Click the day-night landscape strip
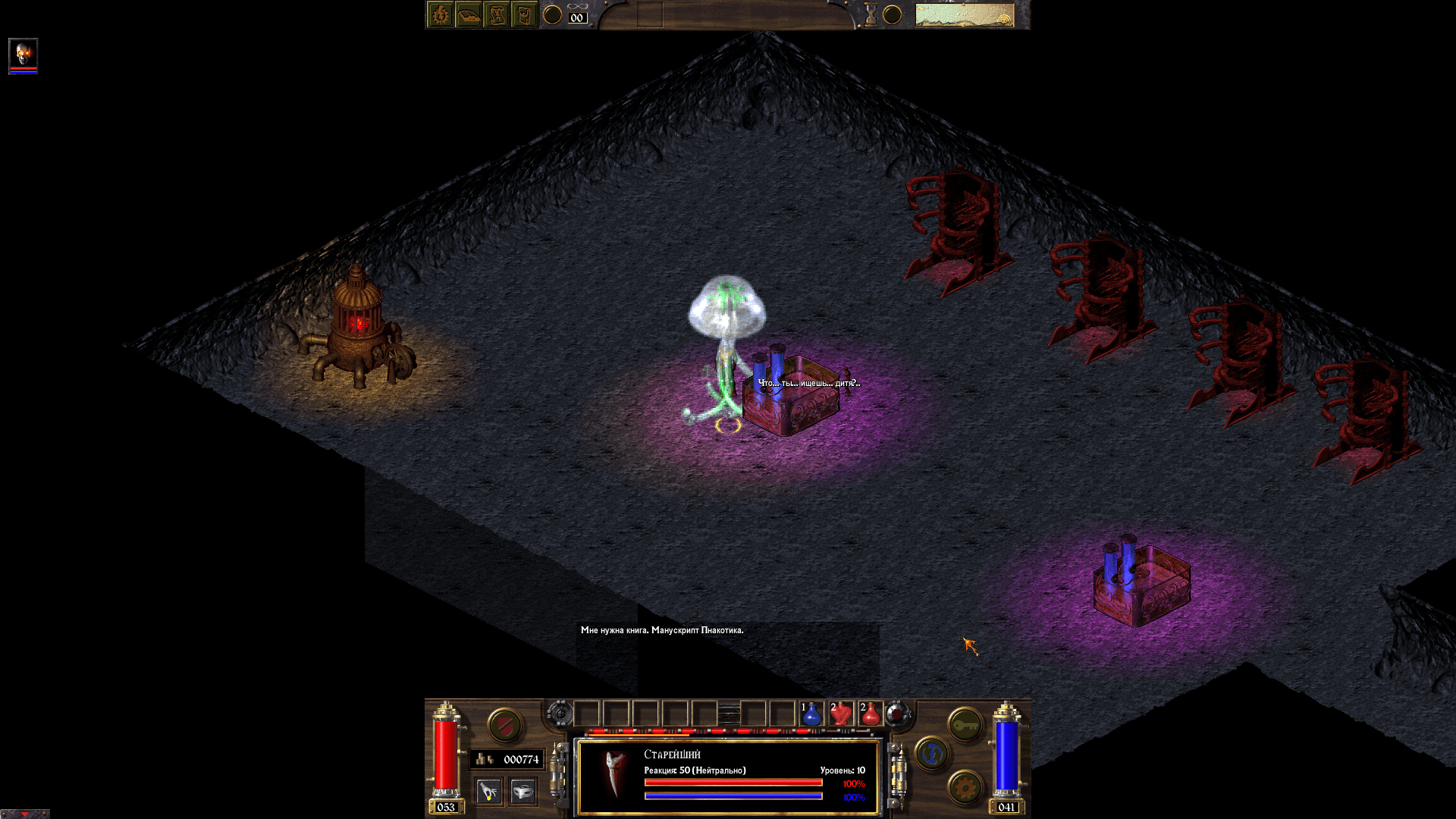Viewport: 1456px width, 819px height. (x=964, y=14)
